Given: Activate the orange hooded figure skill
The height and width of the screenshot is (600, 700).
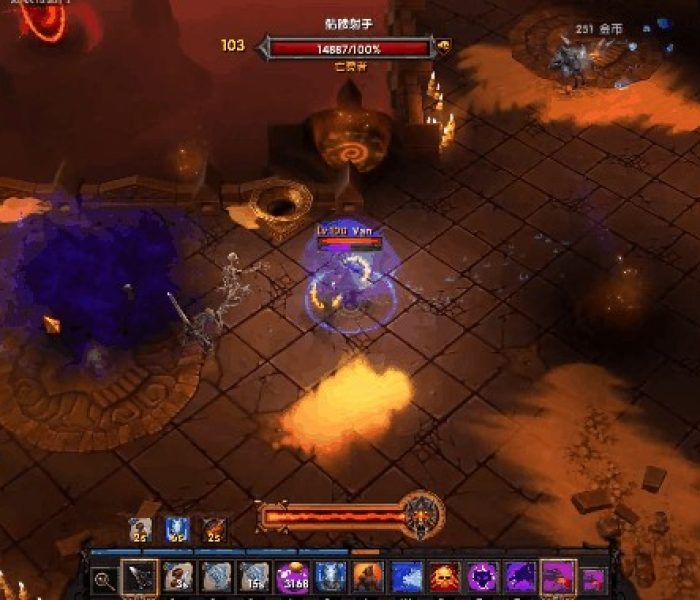Looking at the screenshot, I should (368, 577).
